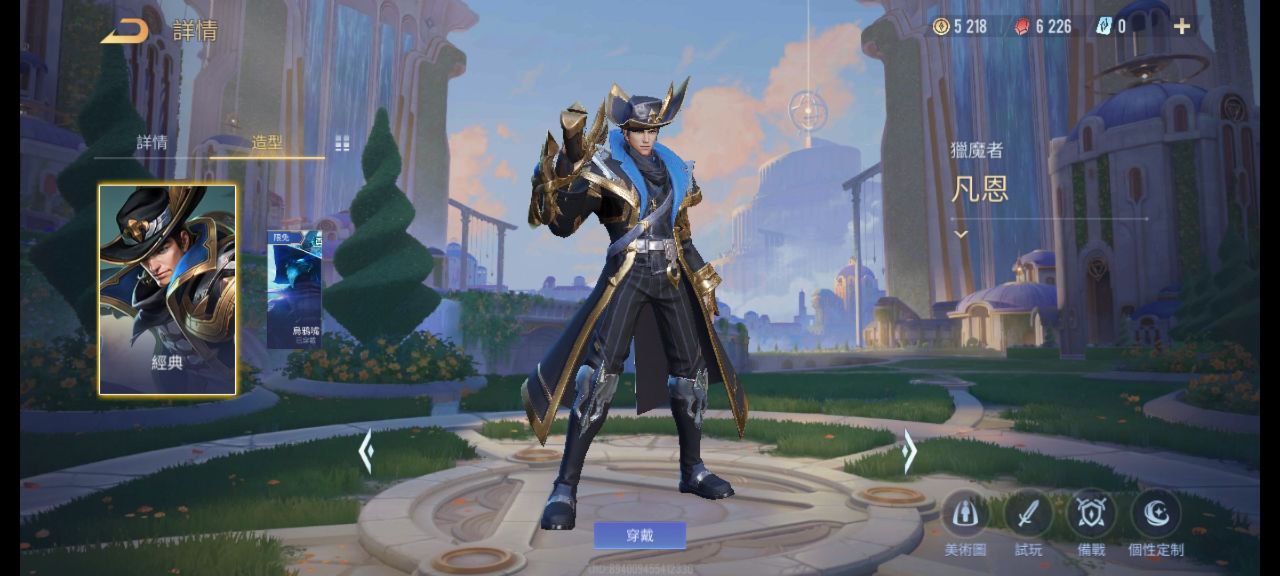
Task: Go back using the return arrow
Action: [x=125, y=31]
